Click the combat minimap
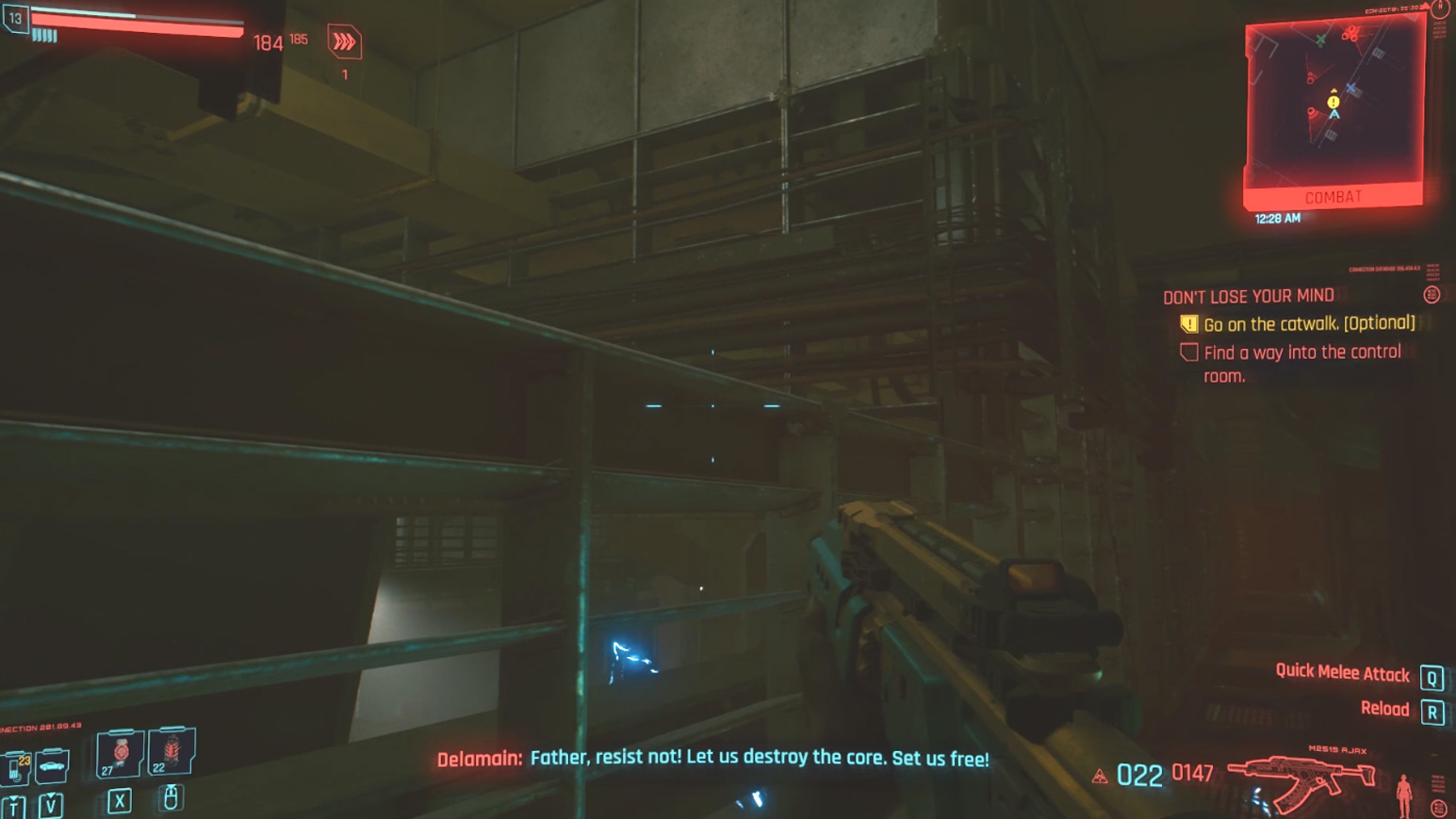Screen dimensions: 1456x819 pyautogui.click(x=1333, y=106)
